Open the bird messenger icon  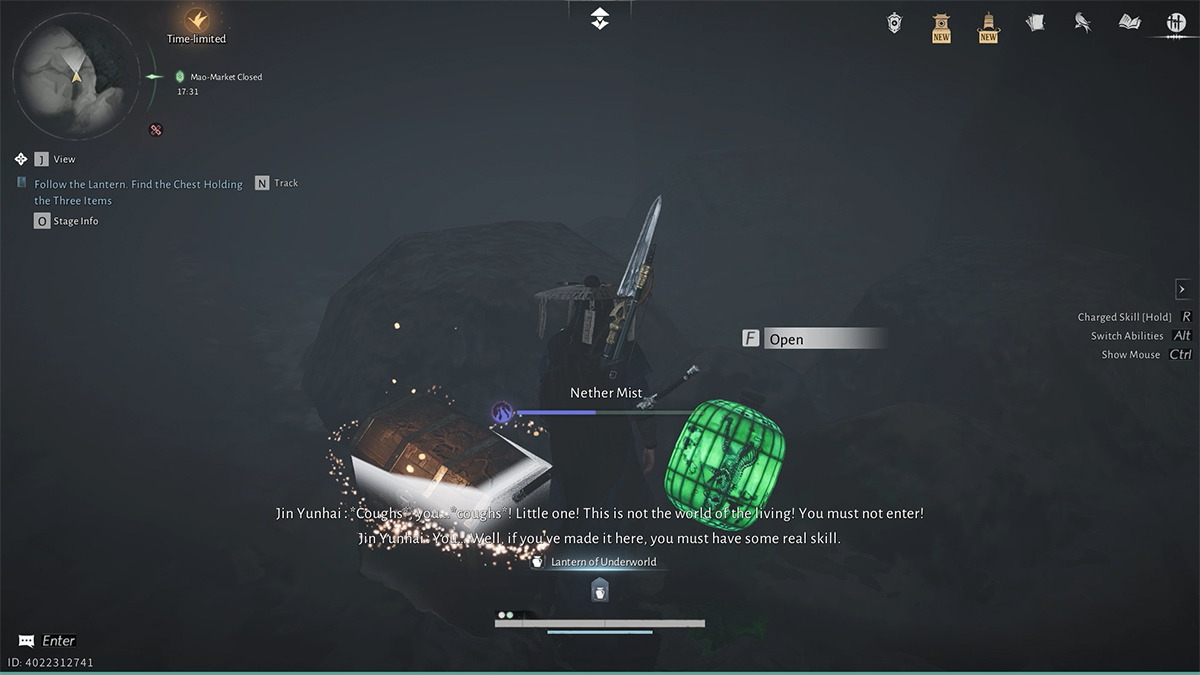(x=1082, y=22)
